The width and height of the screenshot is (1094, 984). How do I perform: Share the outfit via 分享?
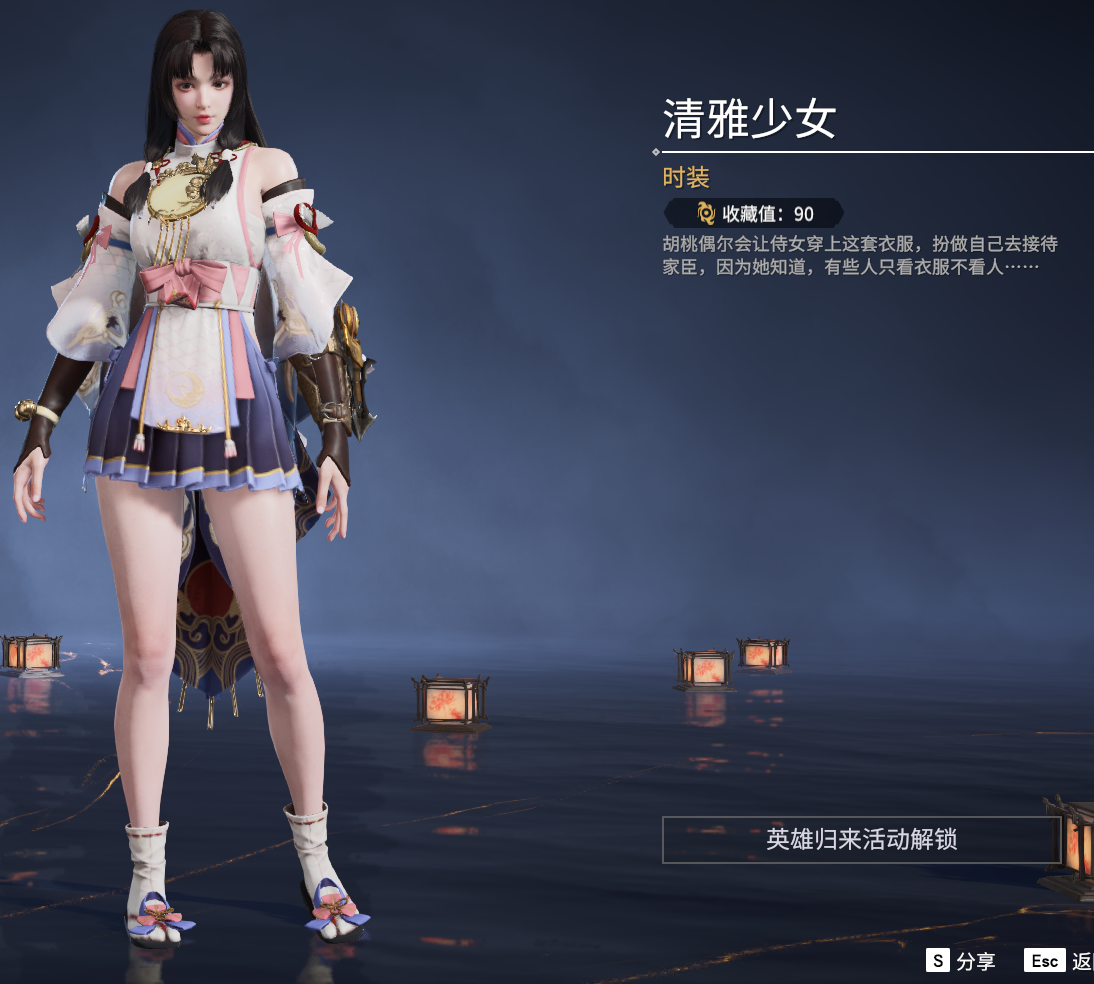pos(961,961)
